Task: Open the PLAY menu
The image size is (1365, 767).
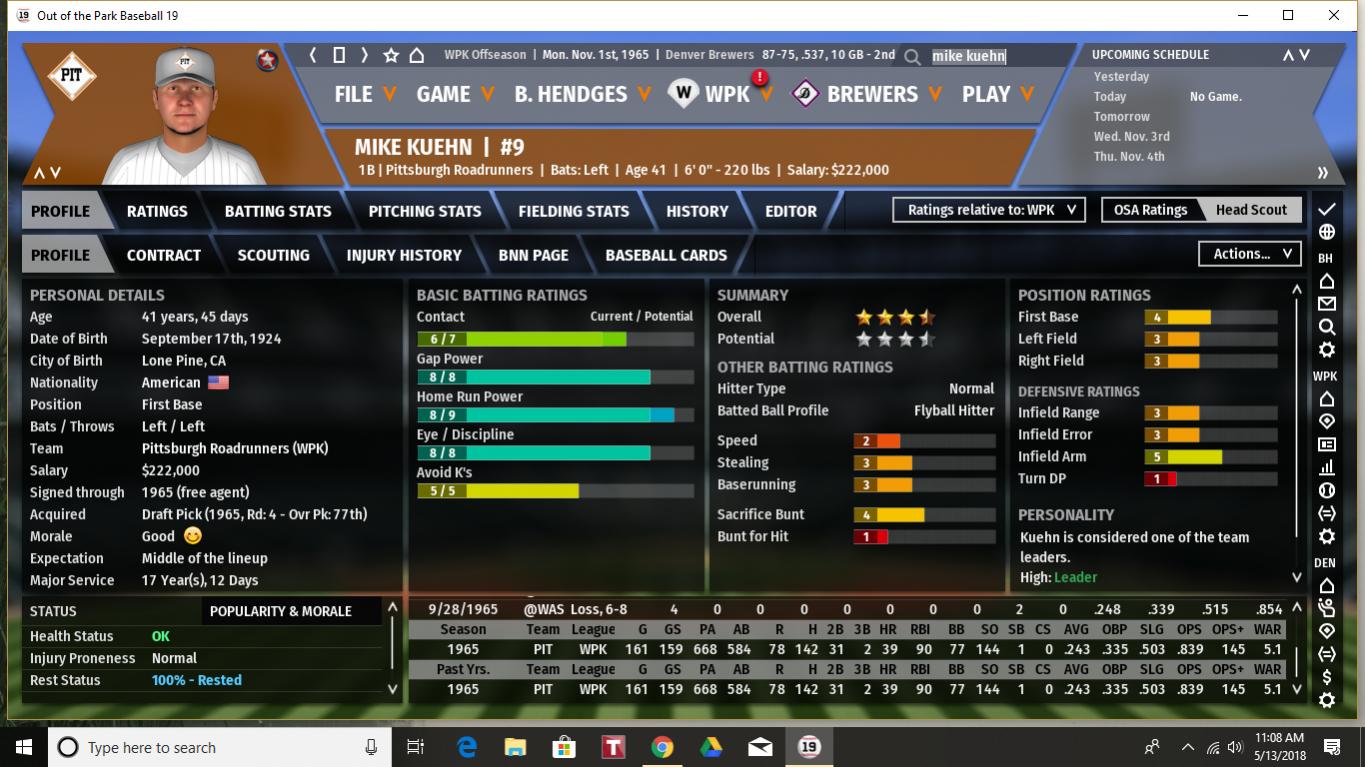Action: click(998, 94)
